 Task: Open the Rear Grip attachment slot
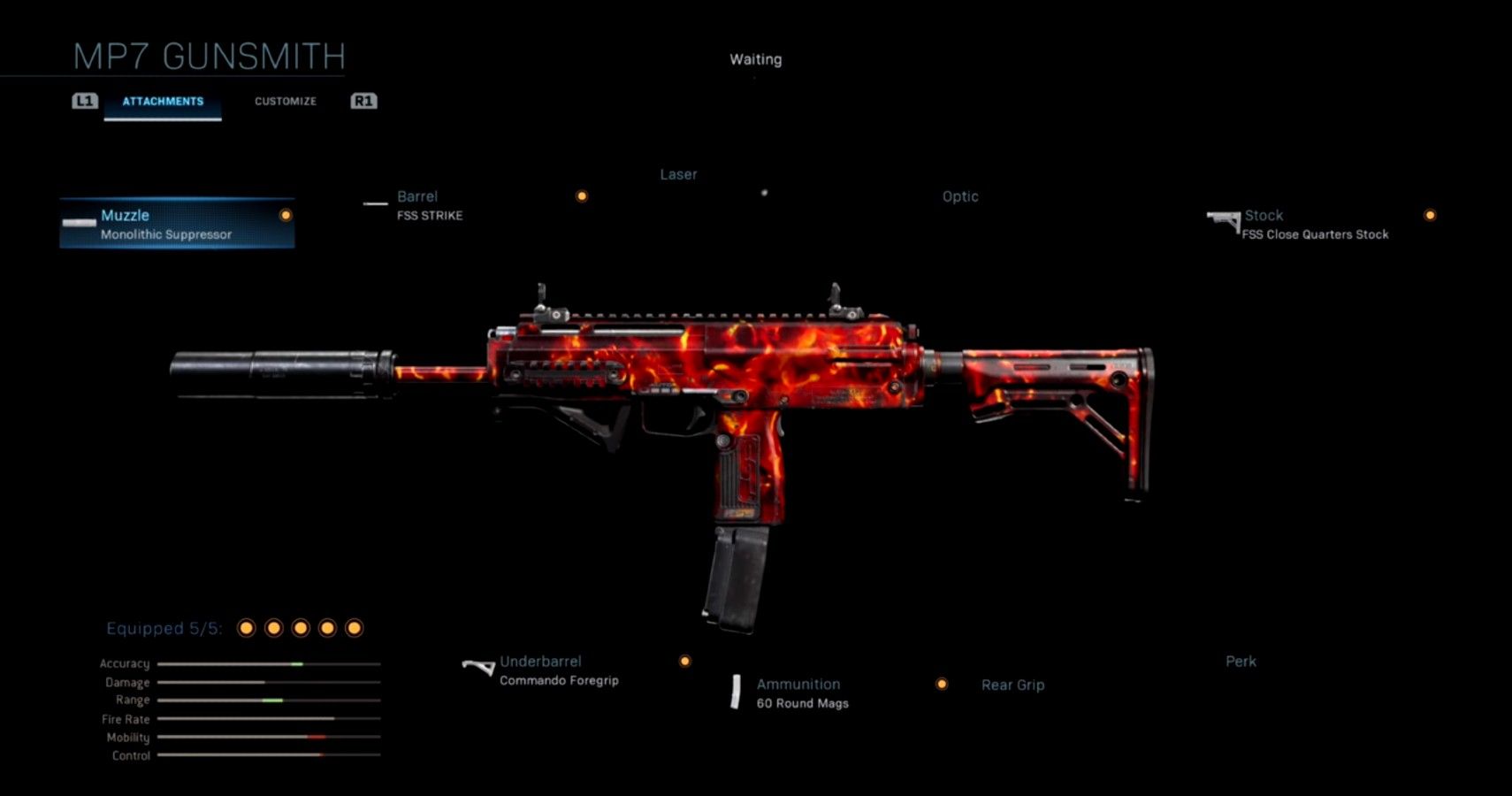(x=1012, y=685)
